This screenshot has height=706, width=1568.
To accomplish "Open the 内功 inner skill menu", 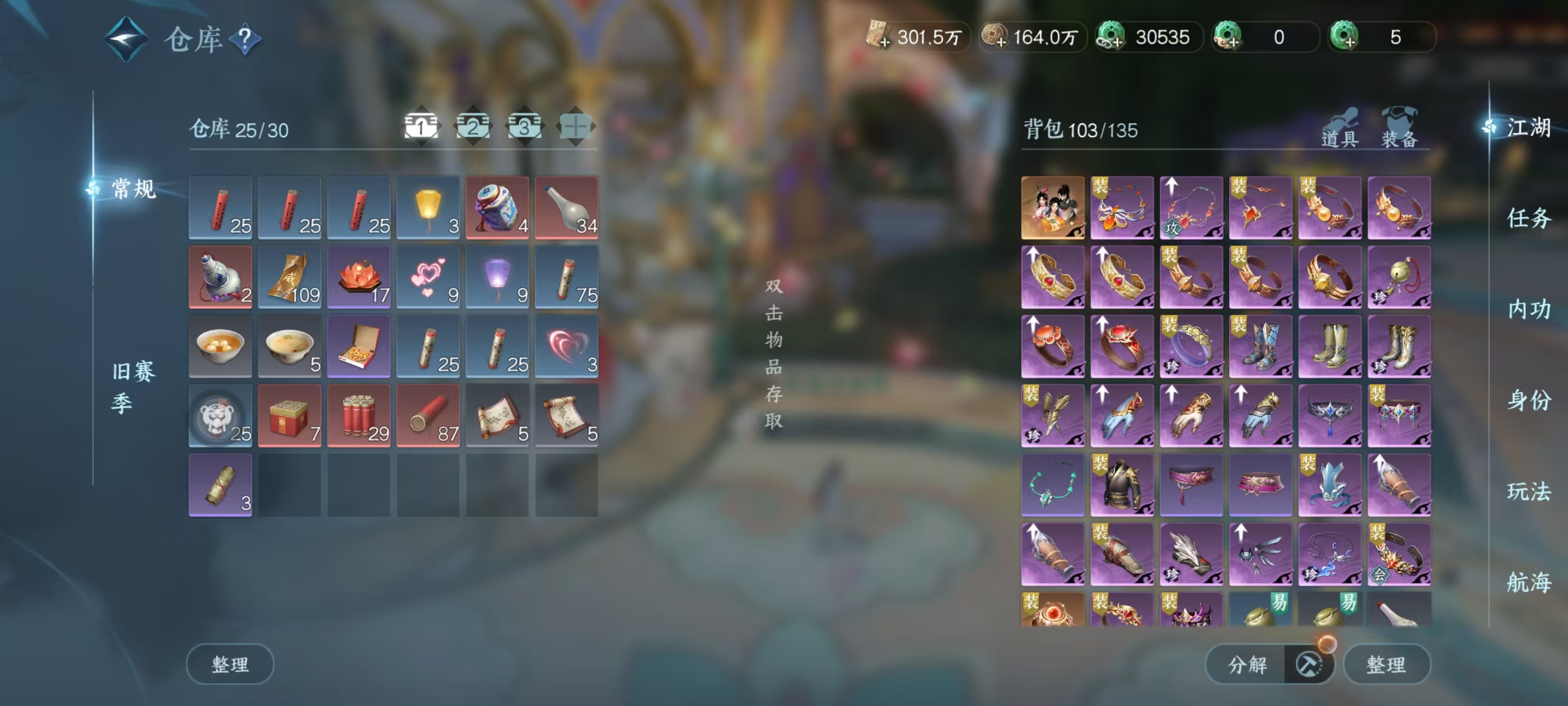I will click(1528, 309).
